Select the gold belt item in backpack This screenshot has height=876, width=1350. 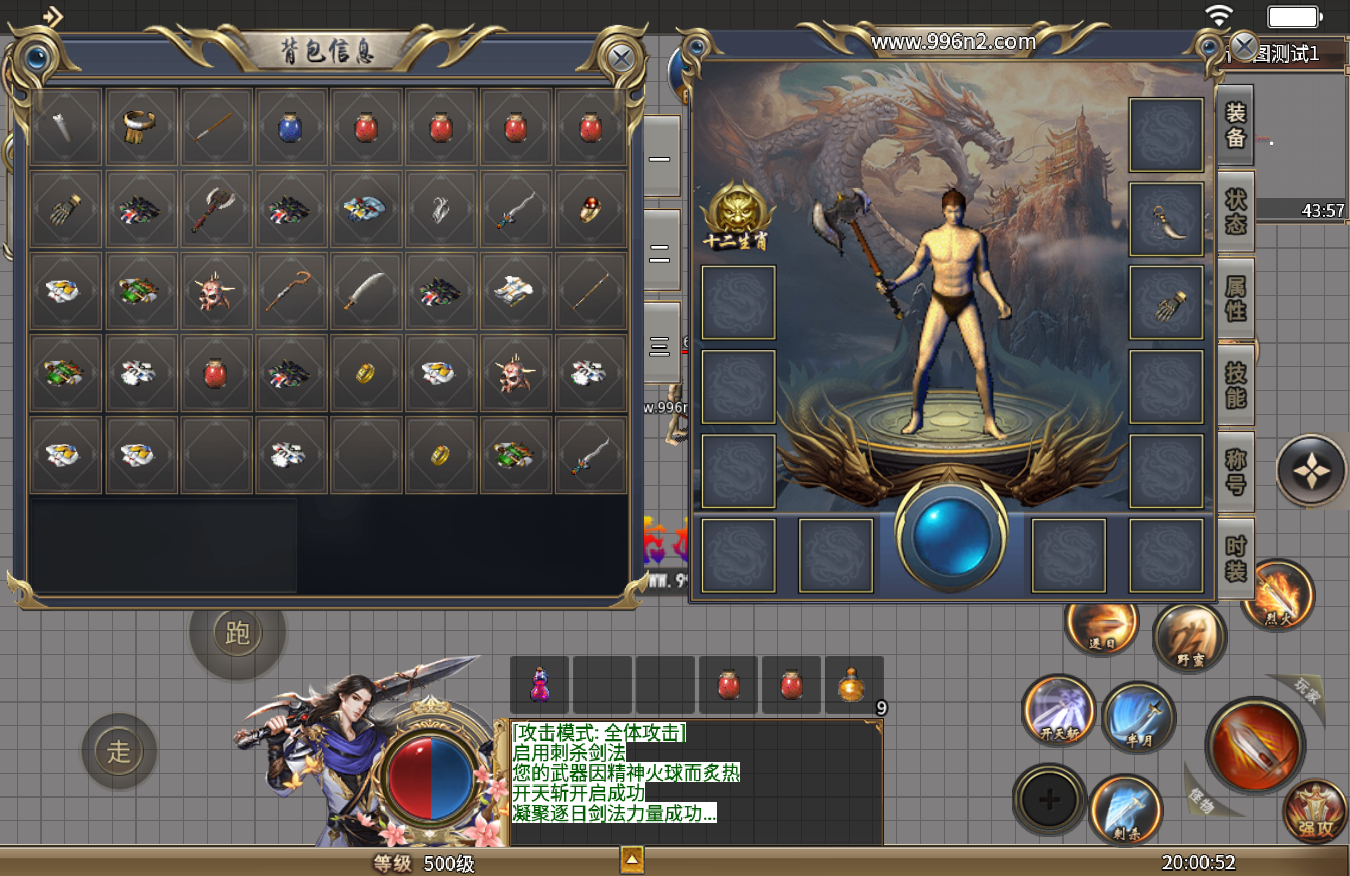tap(141, 127)
